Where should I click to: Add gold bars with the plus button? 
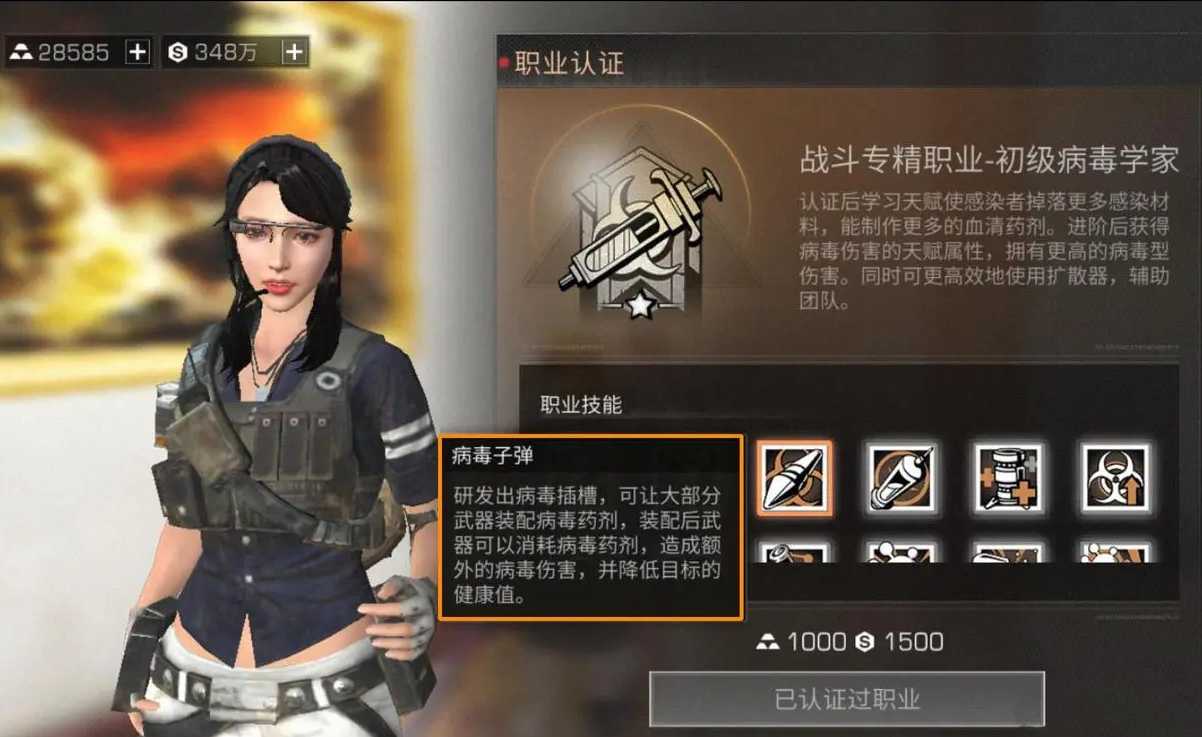[137, 52]
